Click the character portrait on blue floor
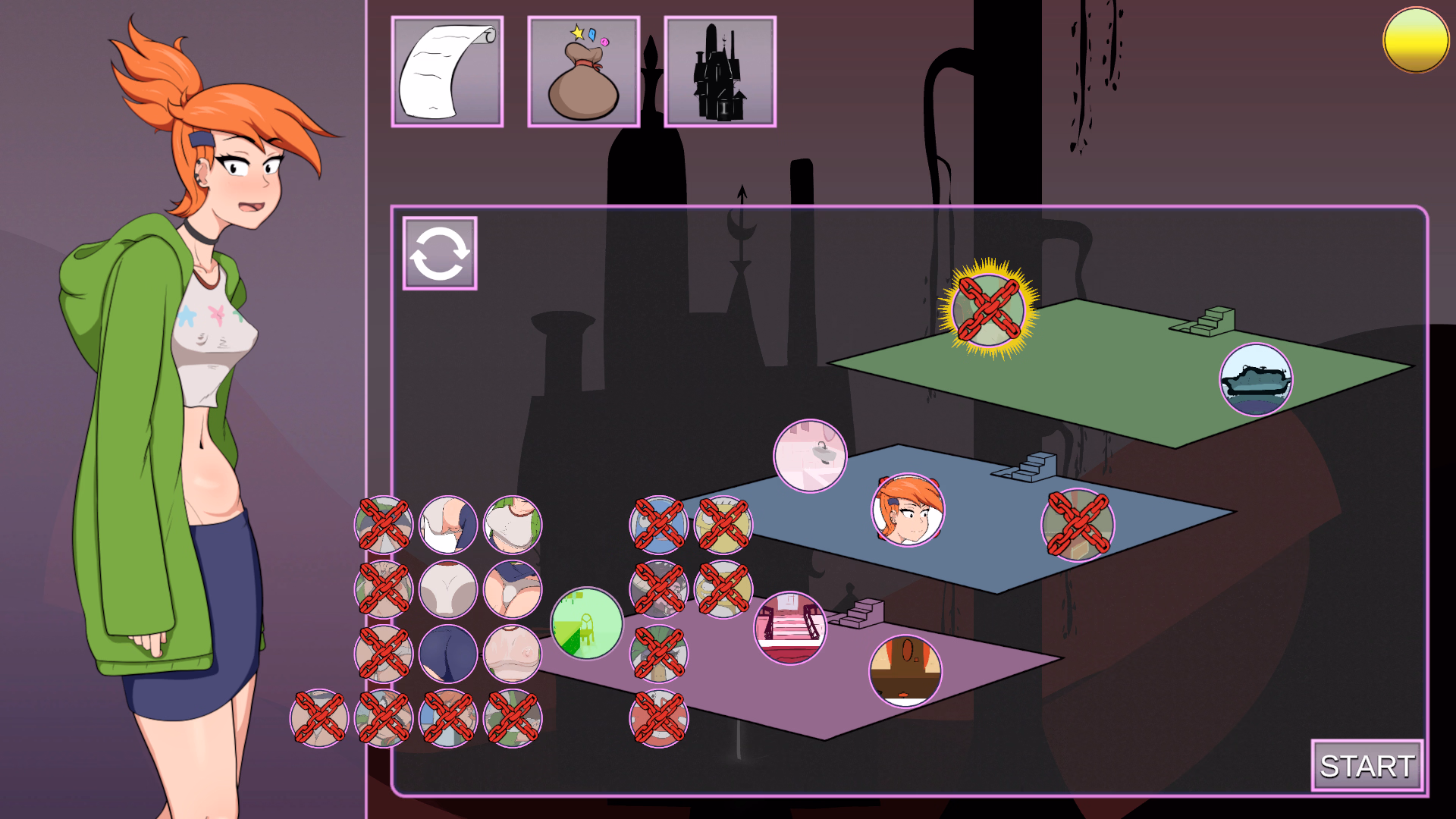 908,510
